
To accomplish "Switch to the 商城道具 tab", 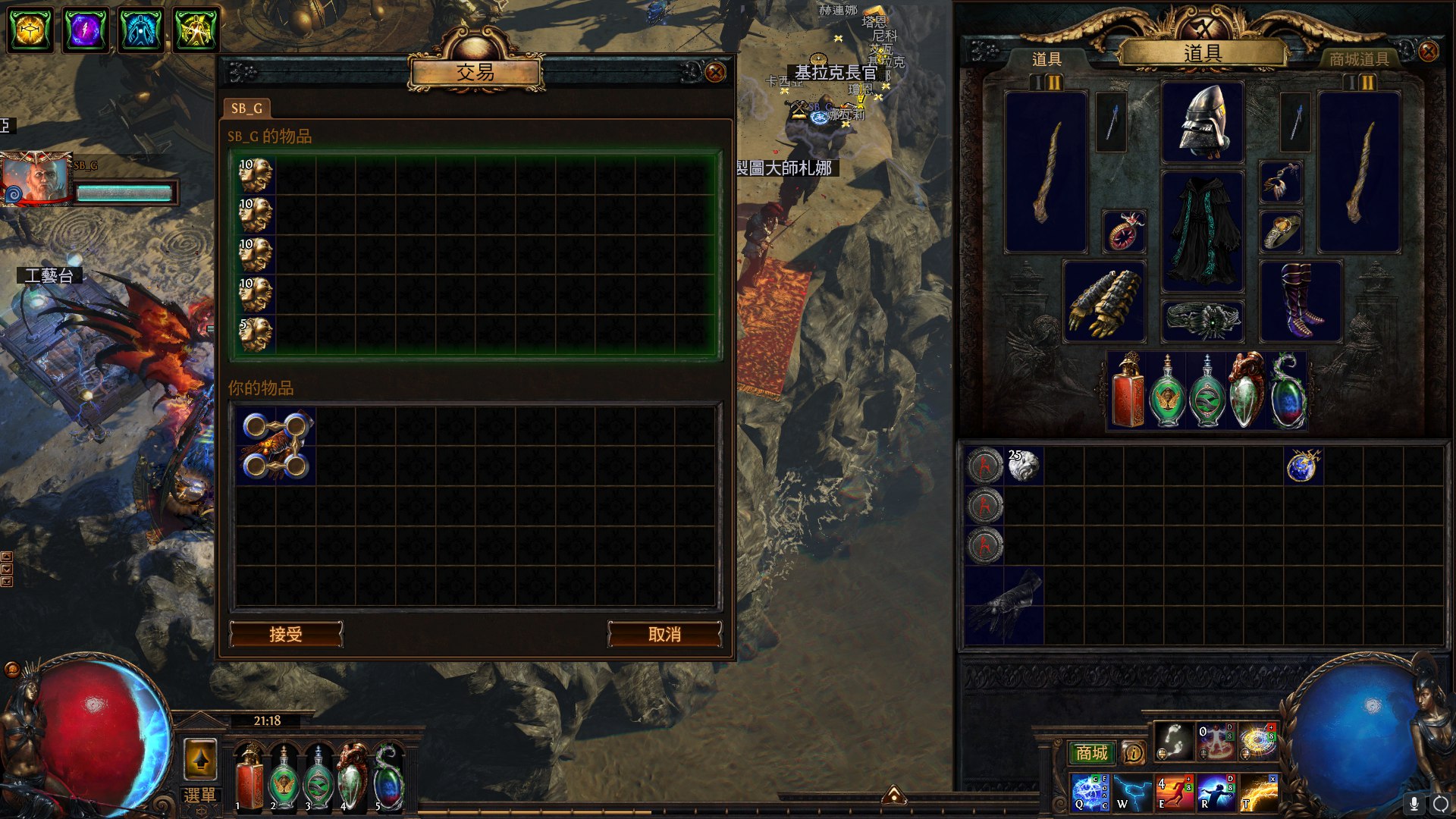I will pyautogui.click(x=1358, y=59).
